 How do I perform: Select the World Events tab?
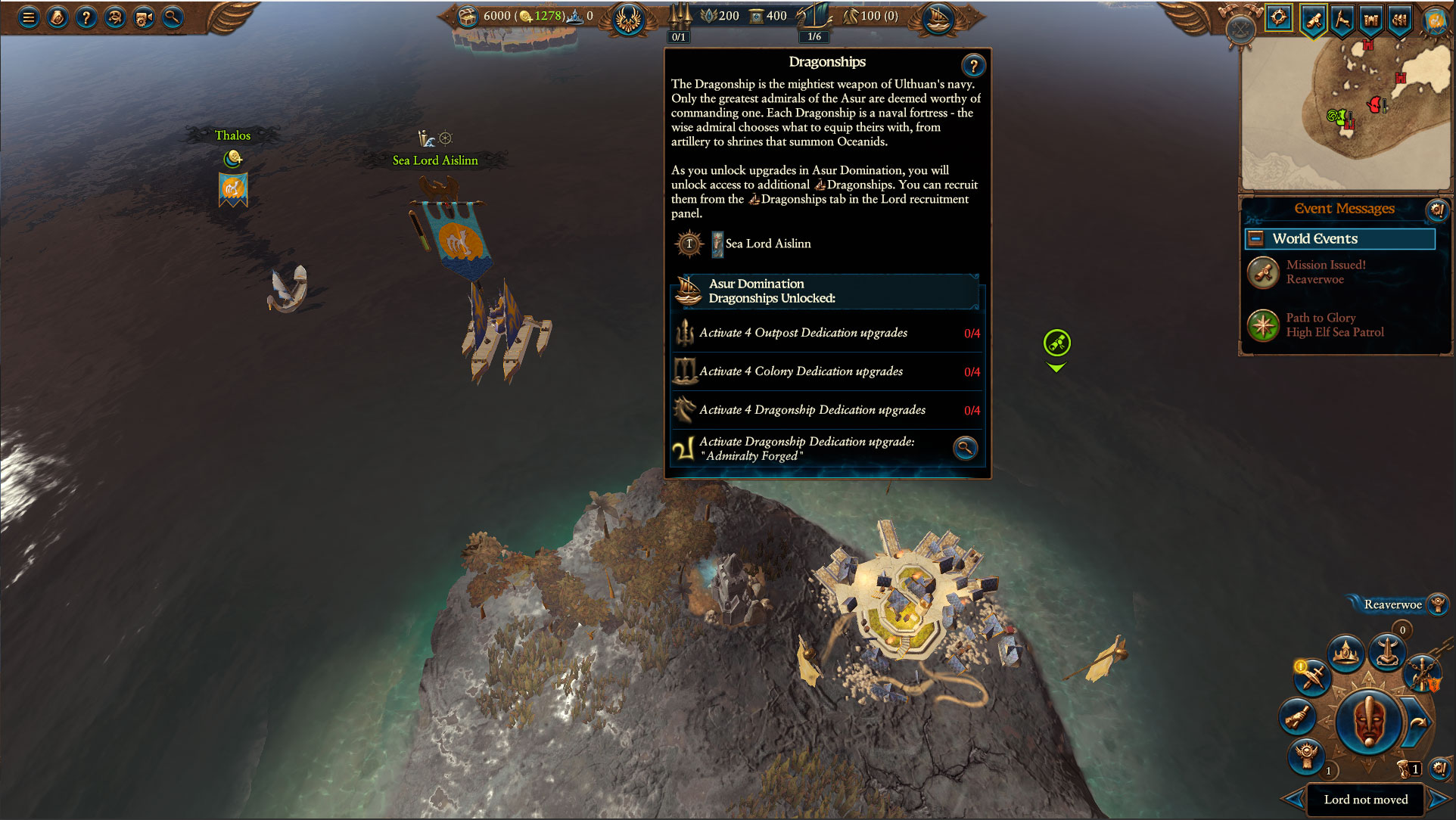pos(1340,238)
